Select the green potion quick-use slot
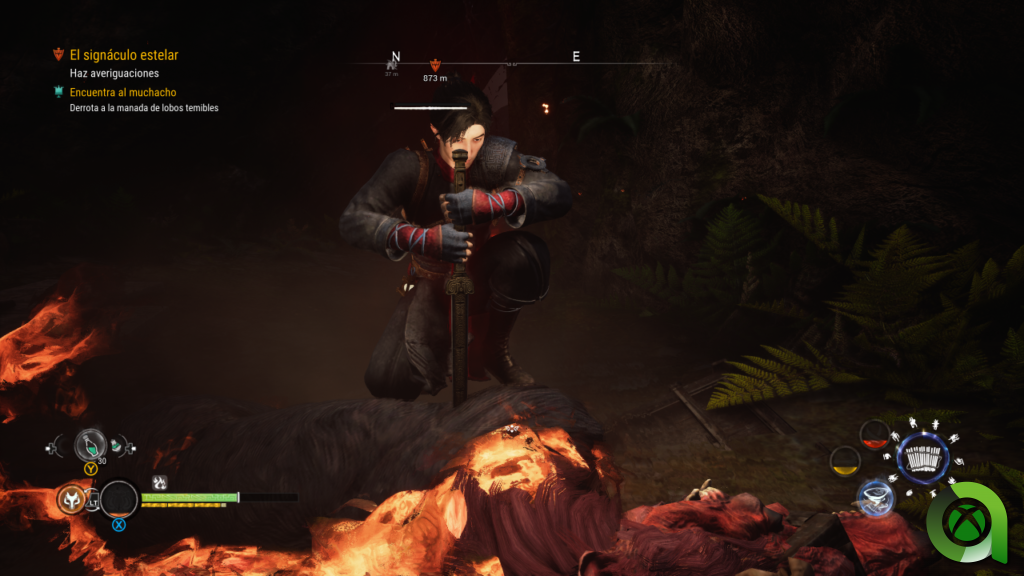Viewport: 1024px width, 576px height. tap(90, 443)
